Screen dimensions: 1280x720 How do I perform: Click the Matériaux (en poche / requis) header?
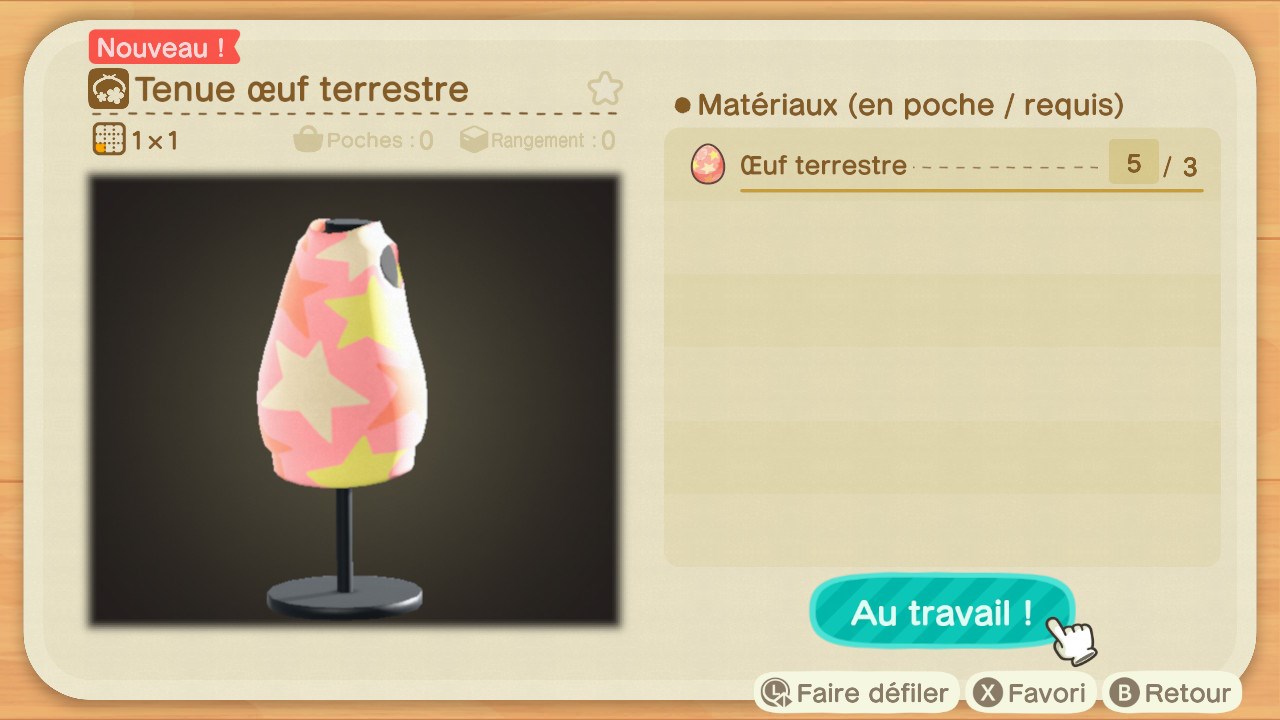[900, 105]
